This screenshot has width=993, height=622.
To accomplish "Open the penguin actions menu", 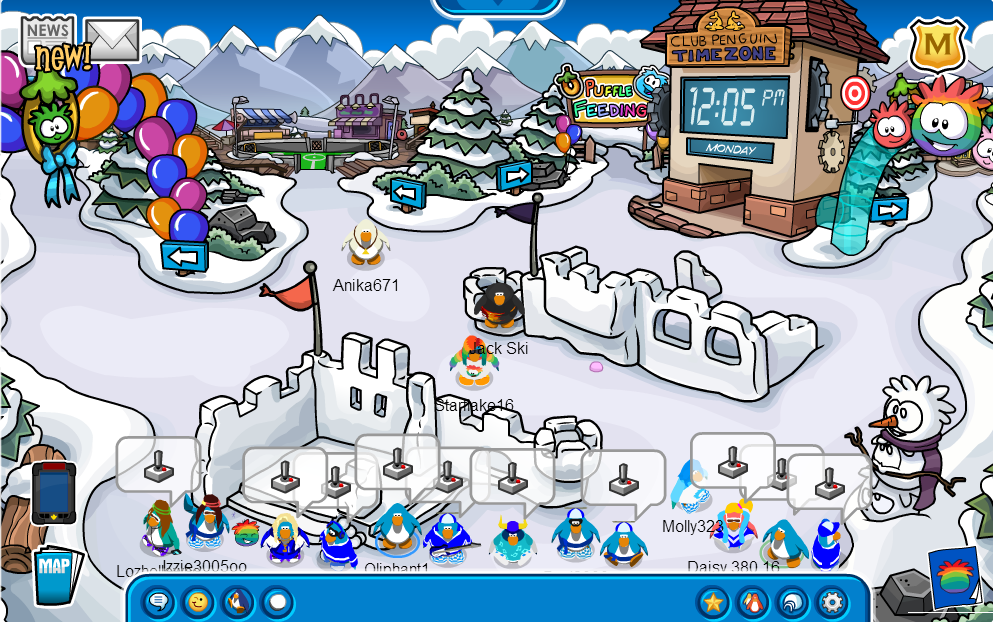I will (x=238, y=602).
